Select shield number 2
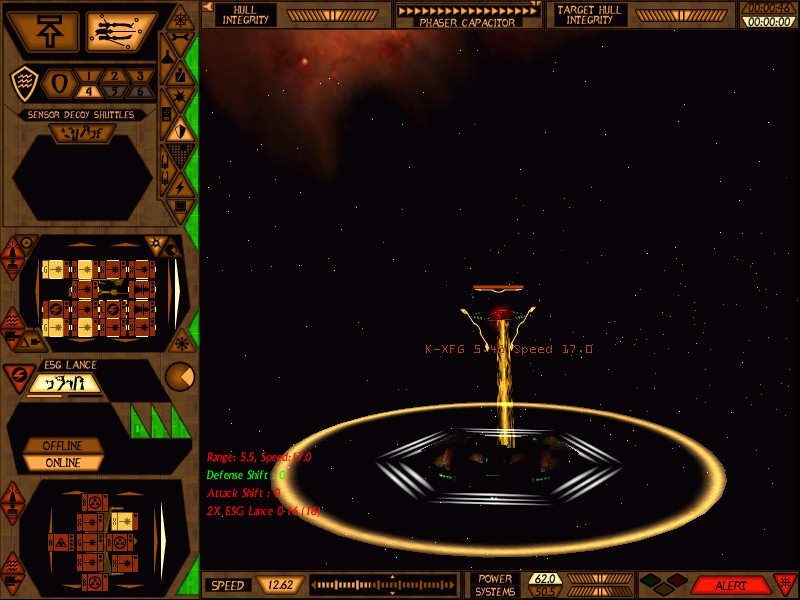 coord(116,76)
